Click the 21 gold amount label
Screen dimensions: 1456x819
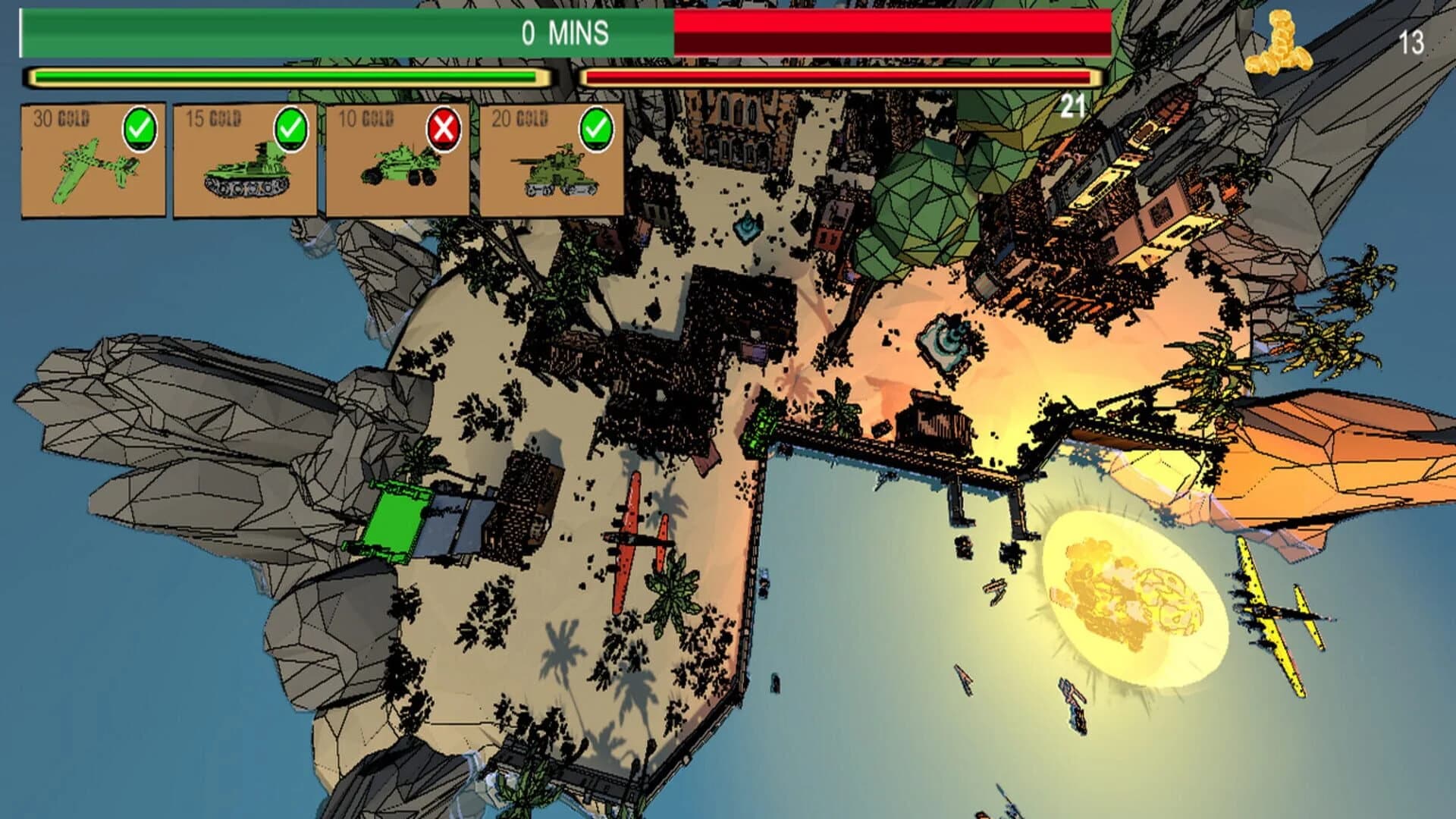coord(1072,104)
